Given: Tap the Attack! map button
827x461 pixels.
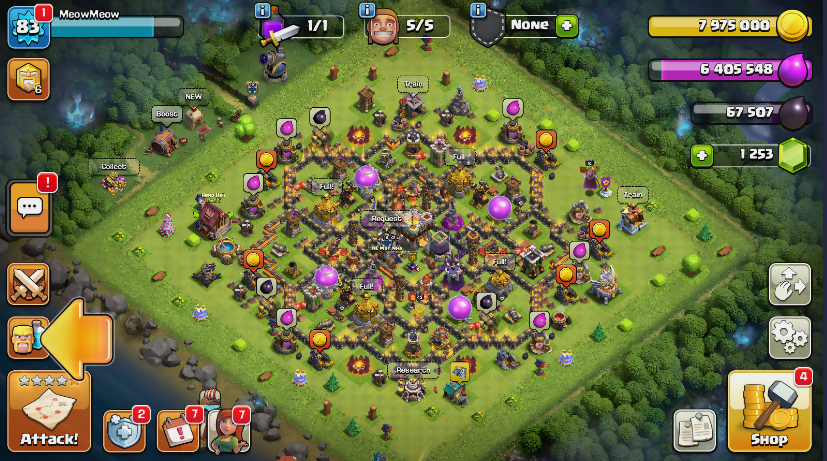Looking at the screenshot, I should 49,411.
